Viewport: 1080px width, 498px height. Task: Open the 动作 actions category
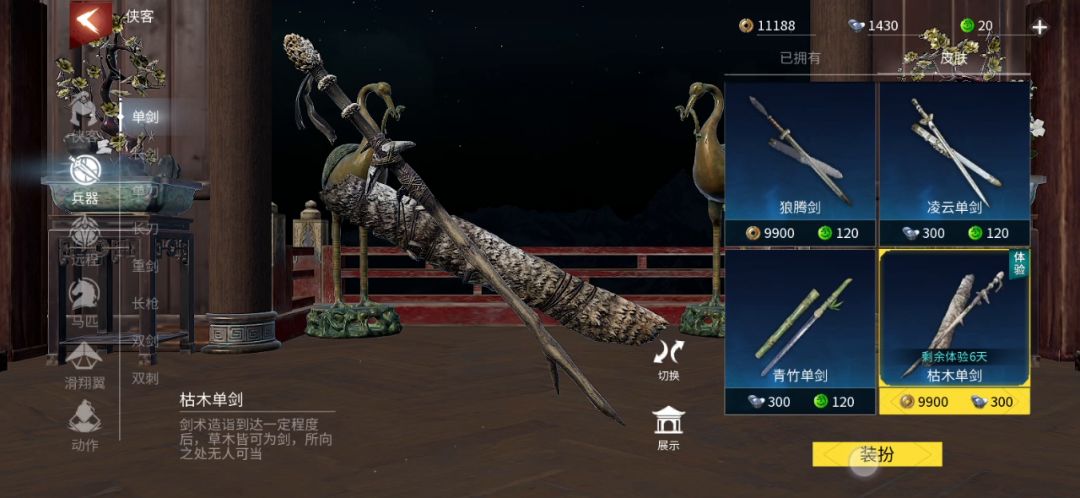coord(84,425)
